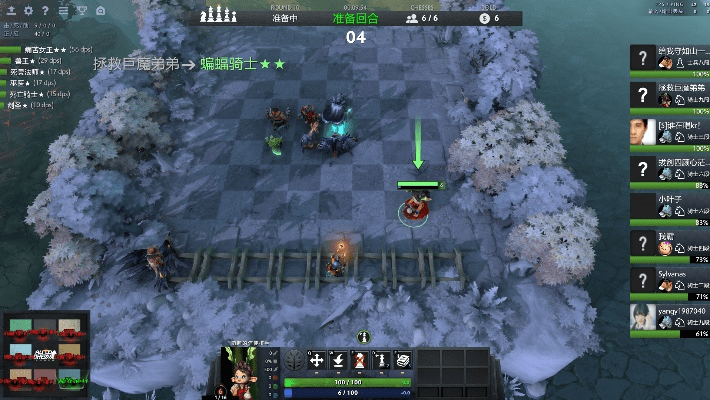Click the question mark help icon

(45, 11)
